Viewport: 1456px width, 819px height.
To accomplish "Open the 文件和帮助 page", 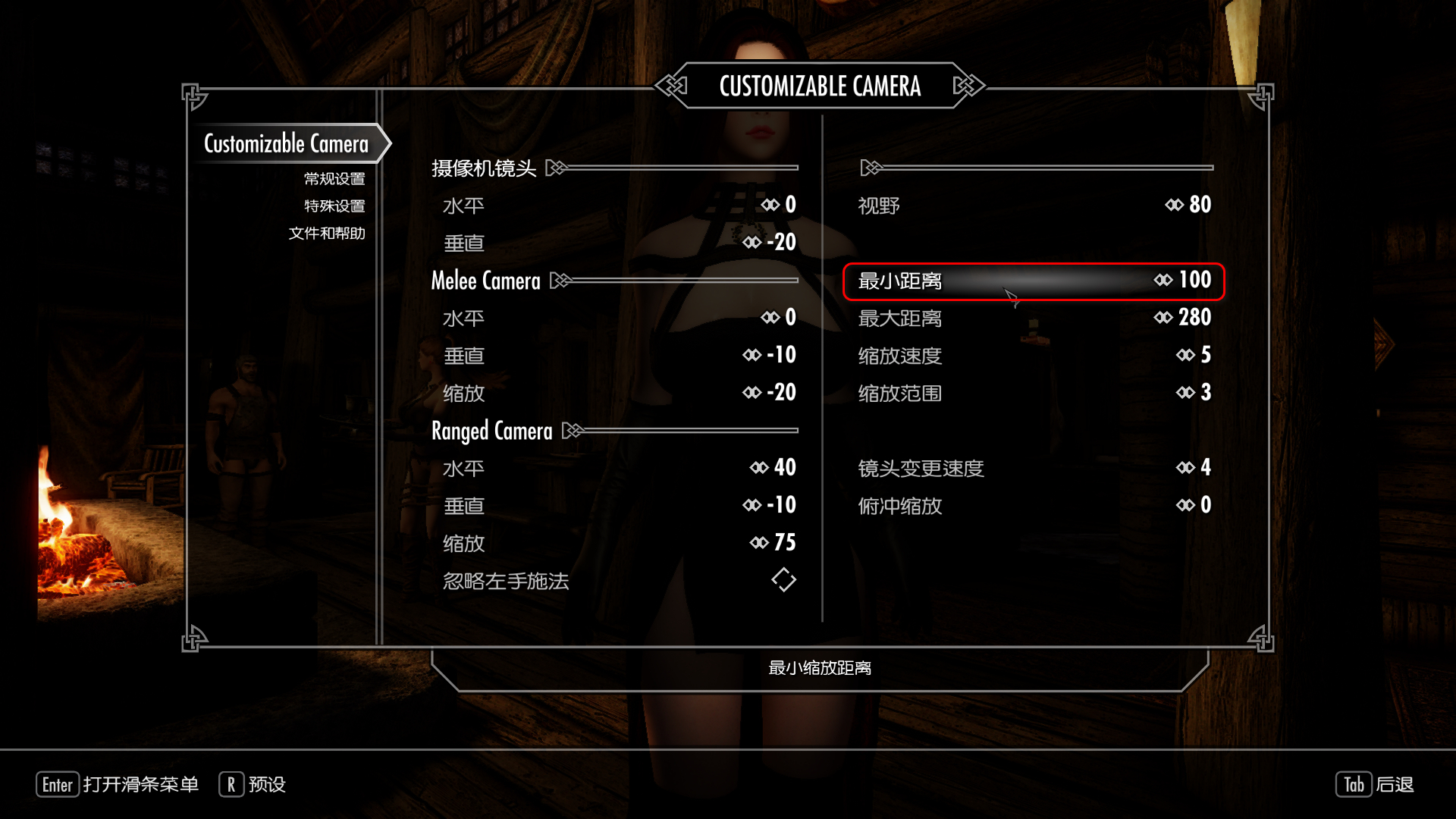I will [327, 234].
